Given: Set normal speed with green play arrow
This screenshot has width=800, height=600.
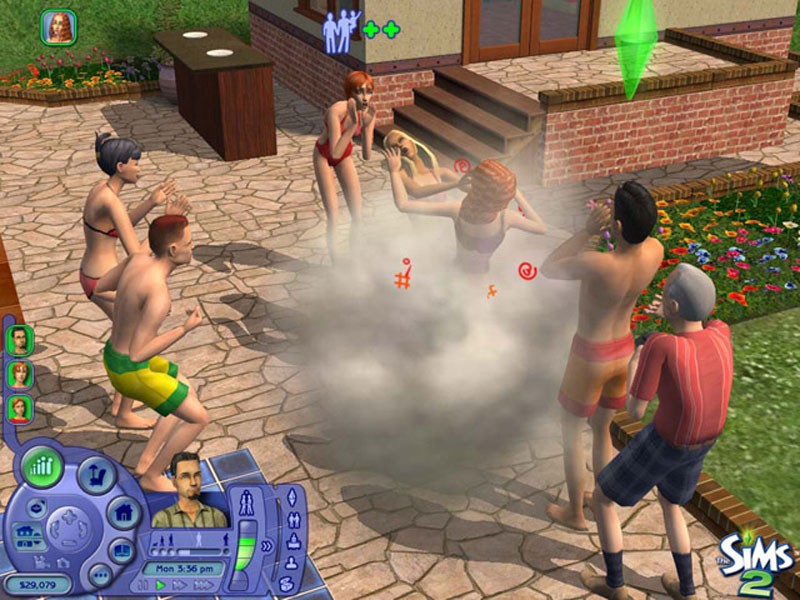Looking at the screenshot, I should click(160, 584).
